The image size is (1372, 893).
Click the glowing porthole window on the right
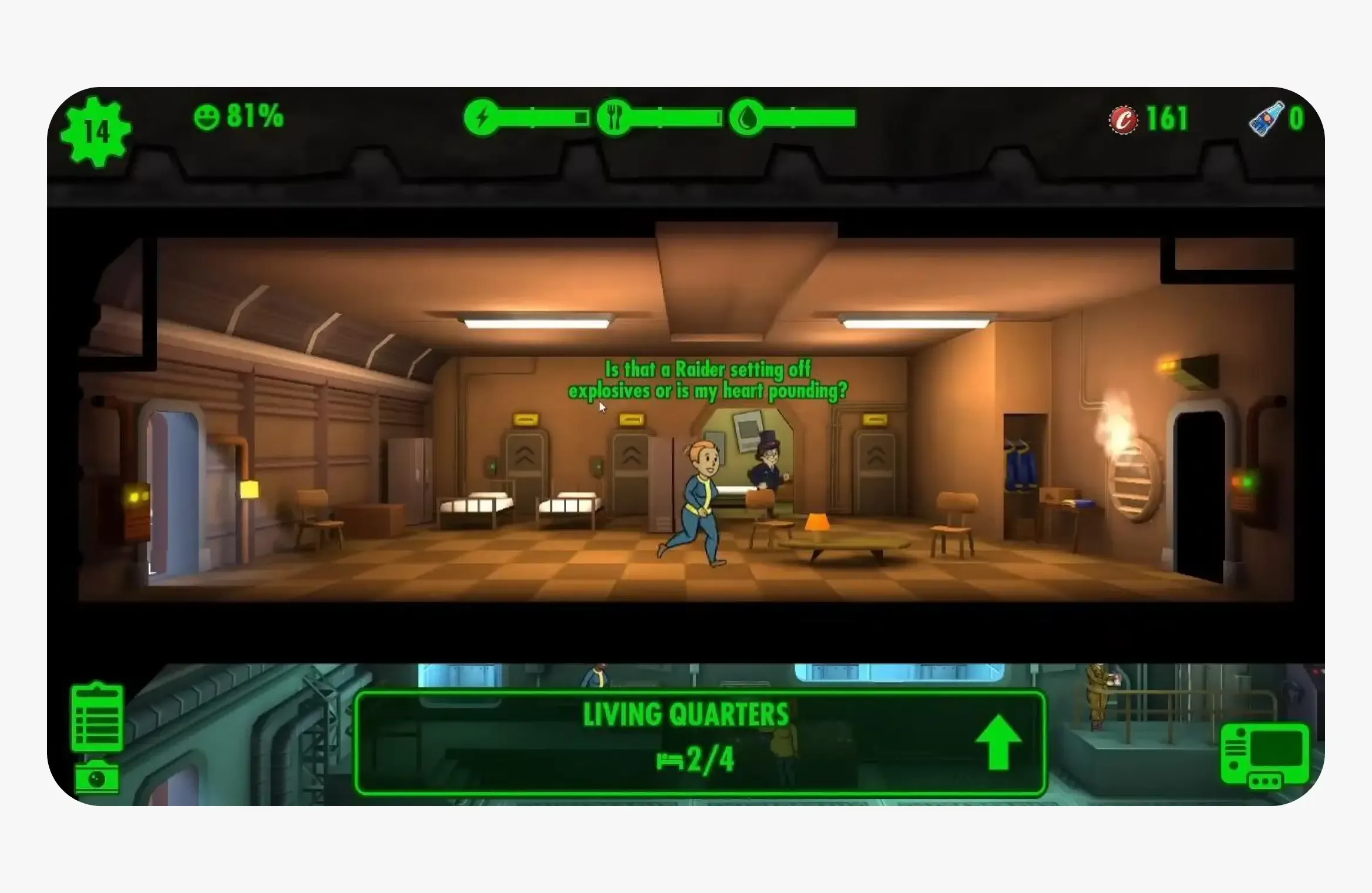tap(1134, 482)
